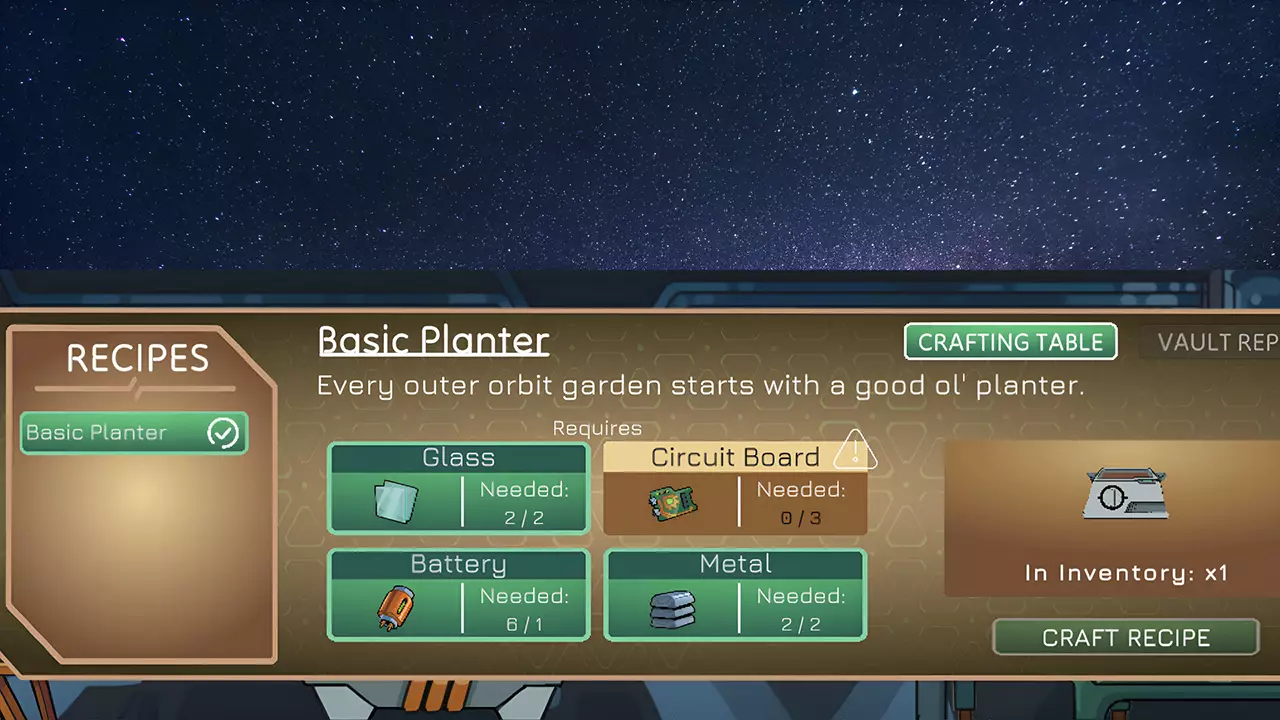This screenshot has height=720, width=1280.
Task: Click the Battery requirement card
Action: [x=458, y=595]
